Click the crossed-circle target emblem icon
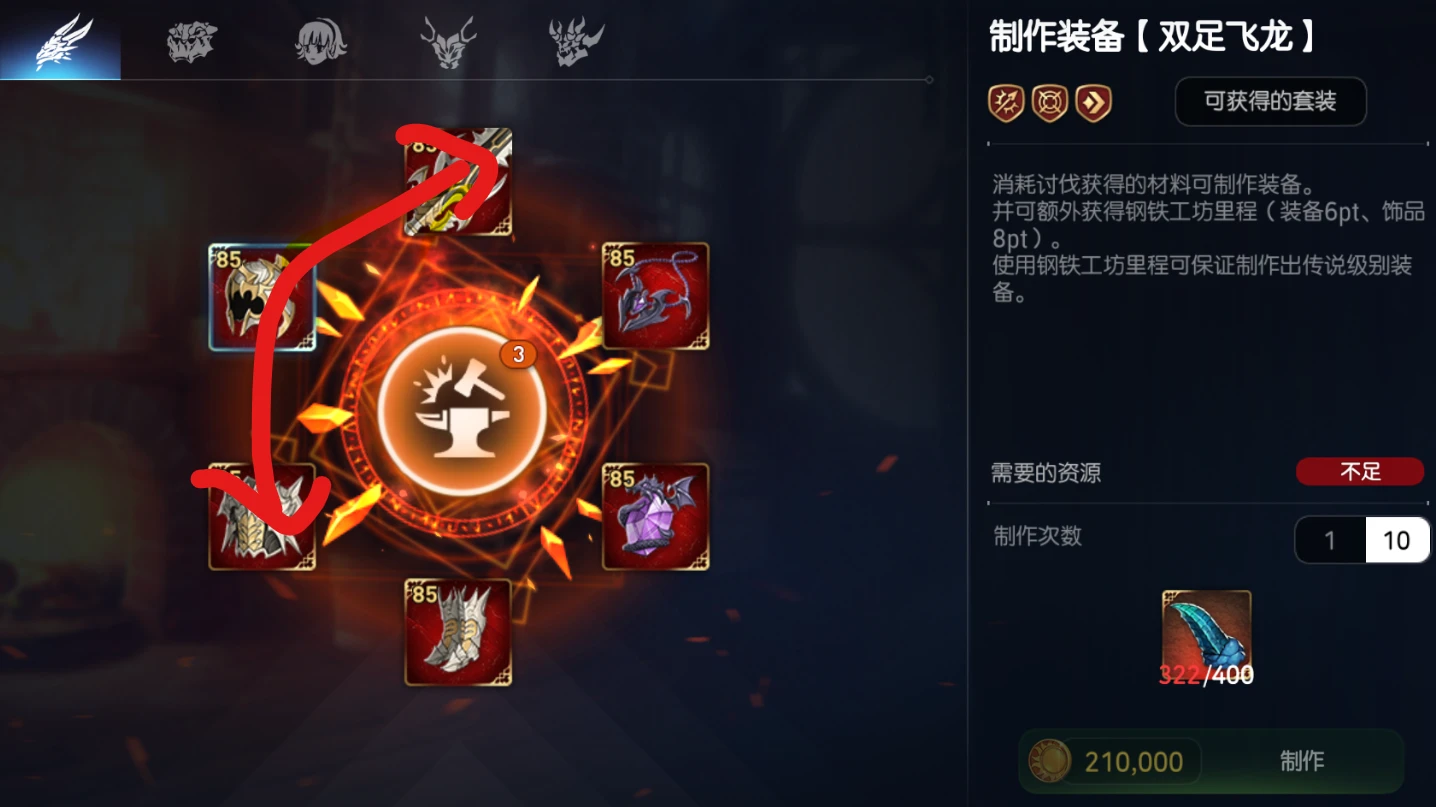Viewport: 1436px width, 807px height. [x=1049, y=102]
